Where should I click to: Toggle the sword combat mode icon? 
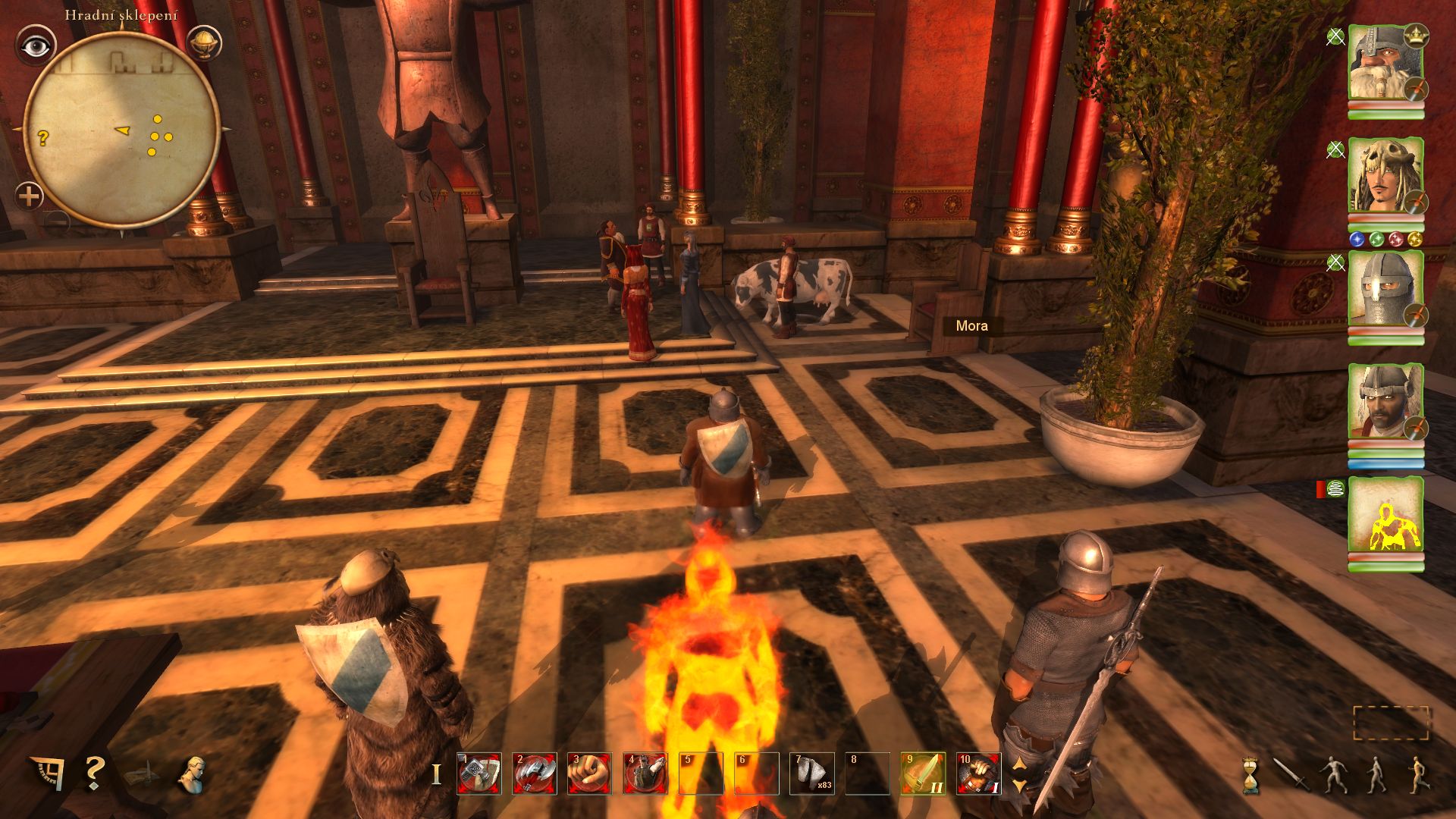(x=1288, y=773)
